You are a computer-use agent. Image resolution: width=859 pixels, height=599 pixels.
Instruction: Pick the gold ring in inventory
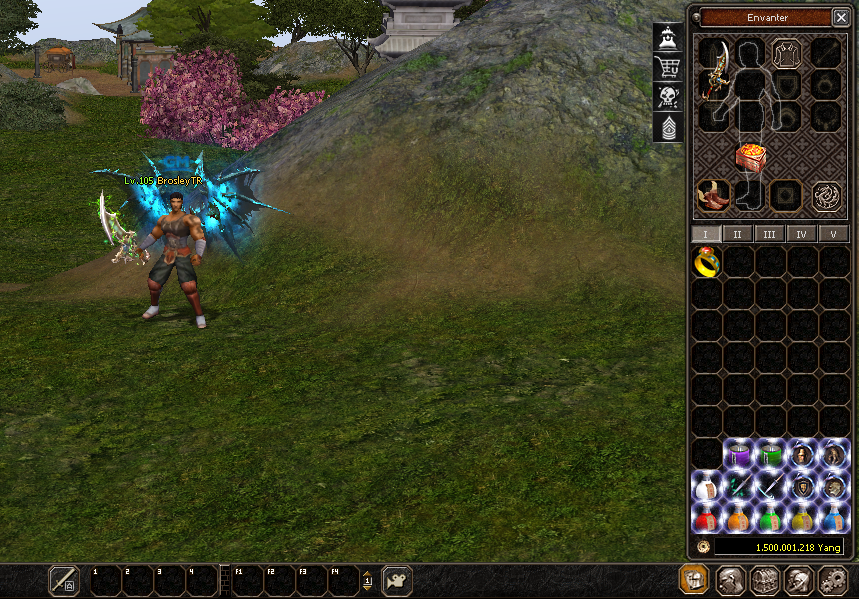pyautogui.click(x=707, y=262)
